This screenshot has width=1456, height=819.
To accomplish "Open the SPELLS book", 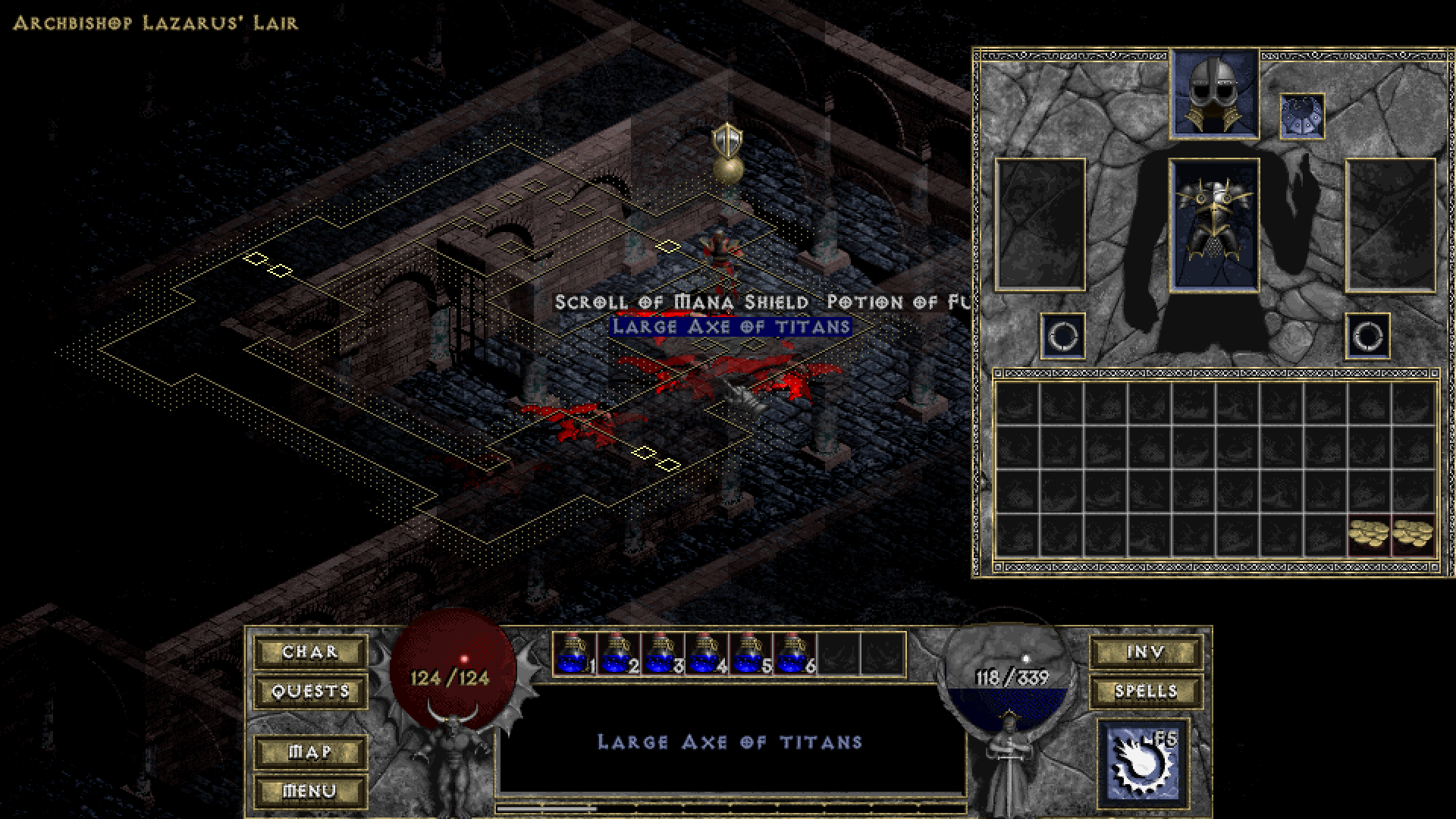I will [x=1146, y=691].
